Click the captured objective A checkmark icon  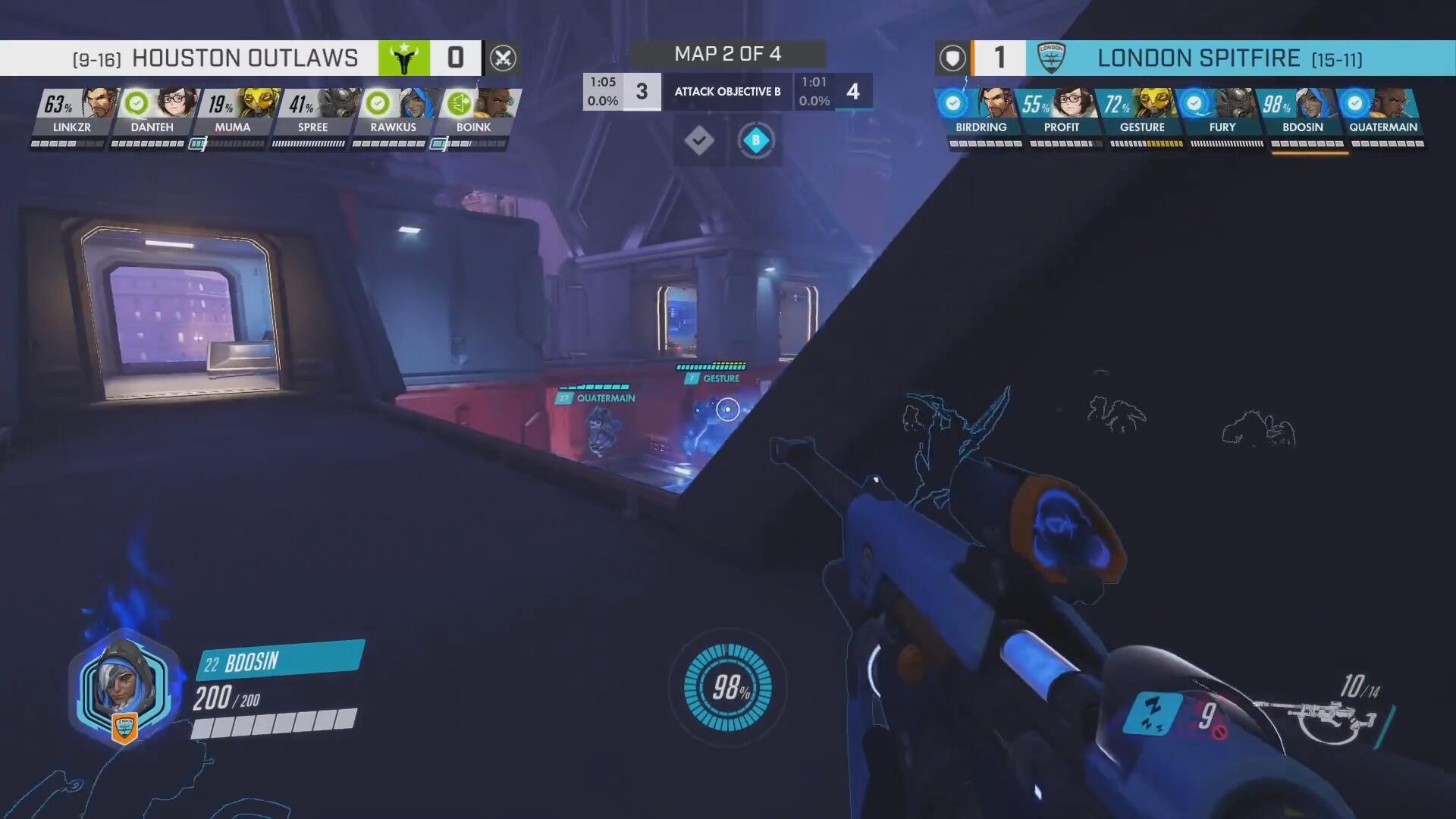(698, 141)
